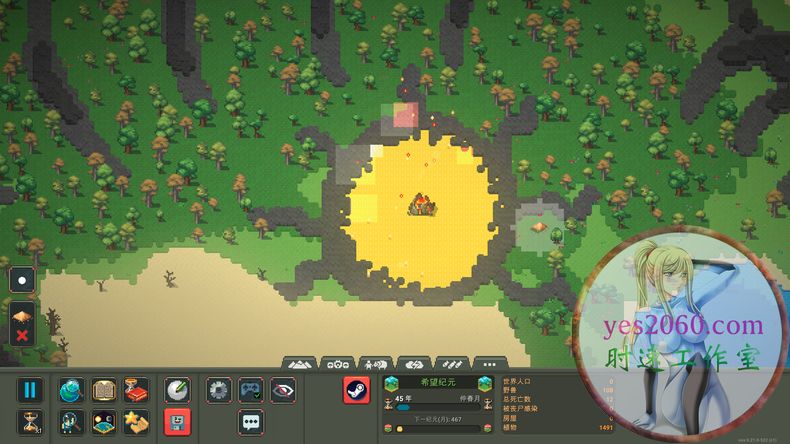Cancel the selected sand power with red X
This screenshot has height=444, width=790.
[x=22, y=335]
